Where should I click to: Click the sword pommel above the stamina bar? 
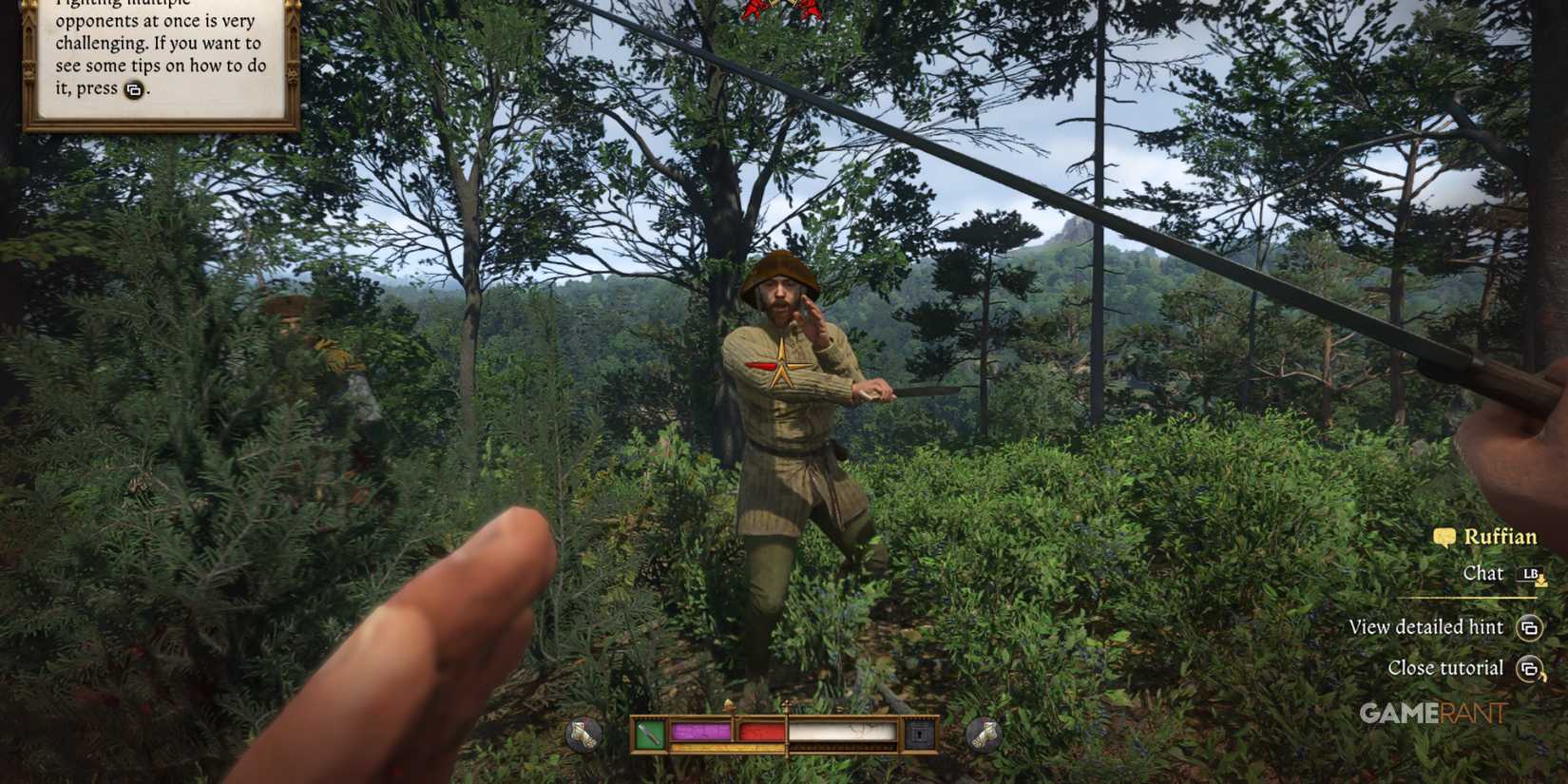(730, 705)
